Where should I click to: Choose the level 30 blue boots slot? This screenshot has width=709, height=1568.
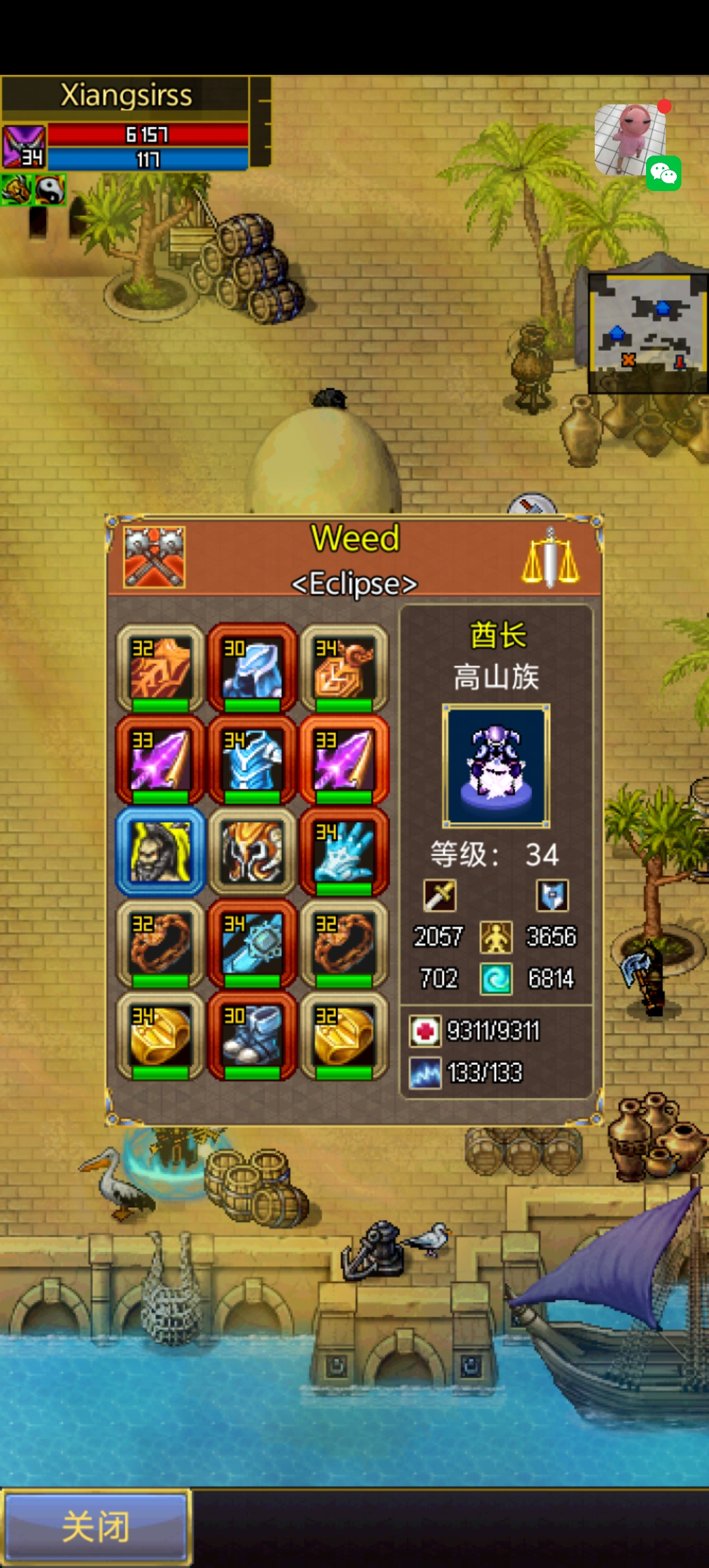click(252, 1036)
